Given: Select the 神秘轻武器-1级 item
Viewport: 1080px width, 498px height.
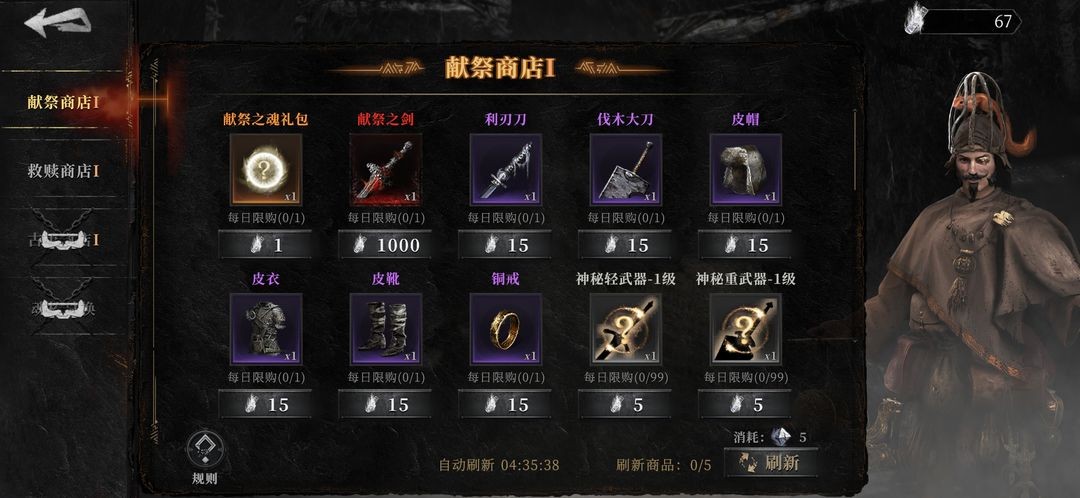Looking at the screenshot, I should [x=625, y=328].
